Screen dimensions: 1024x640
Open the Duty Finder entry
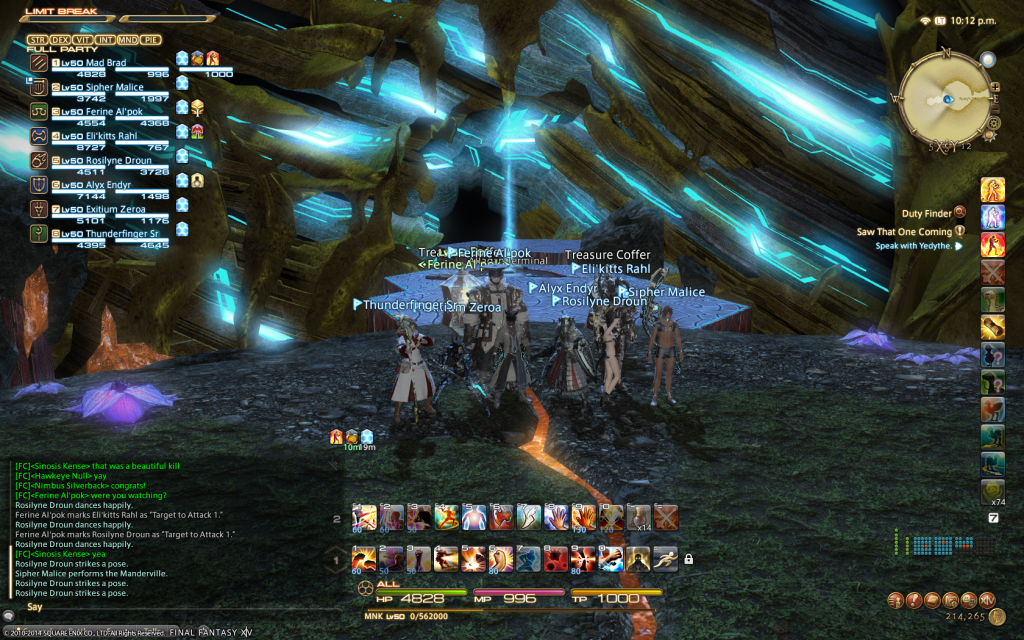coord(927,213)
